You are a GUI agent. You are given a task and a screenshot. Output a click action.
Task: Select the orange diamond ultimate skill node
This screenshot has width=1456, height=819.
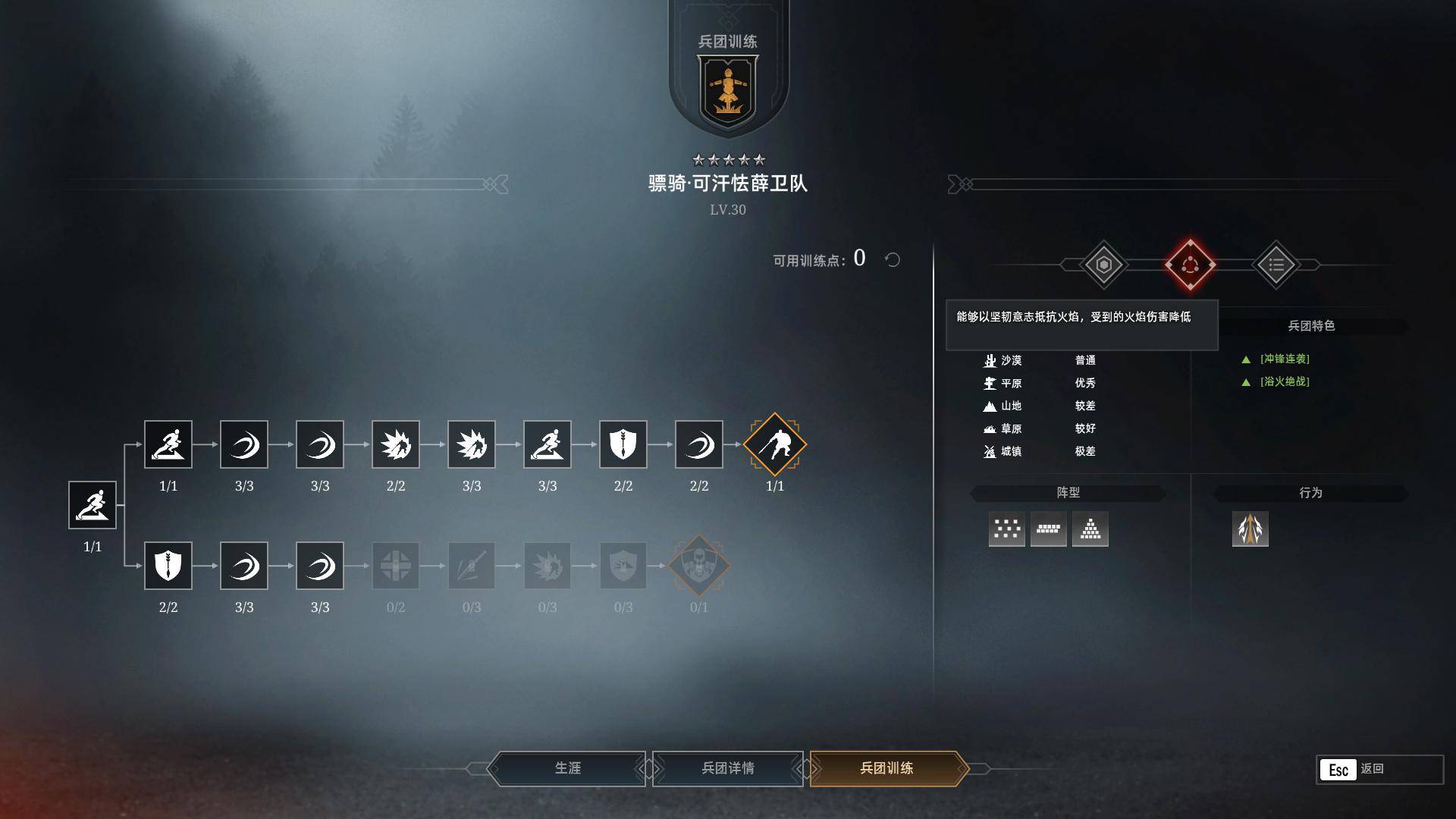coord(775,445)
